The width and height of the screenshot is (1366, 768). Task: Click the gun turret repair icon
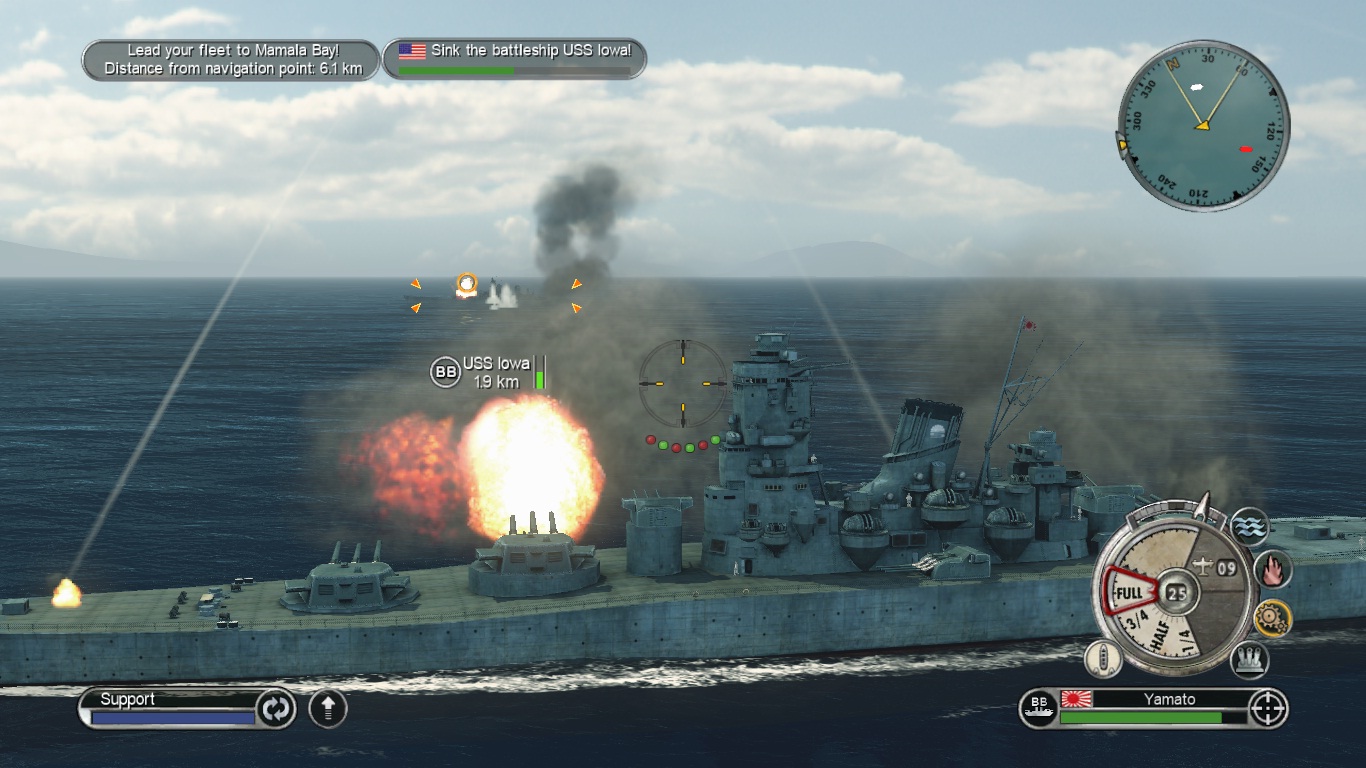pyautogui.click(x=1249, y=659)
